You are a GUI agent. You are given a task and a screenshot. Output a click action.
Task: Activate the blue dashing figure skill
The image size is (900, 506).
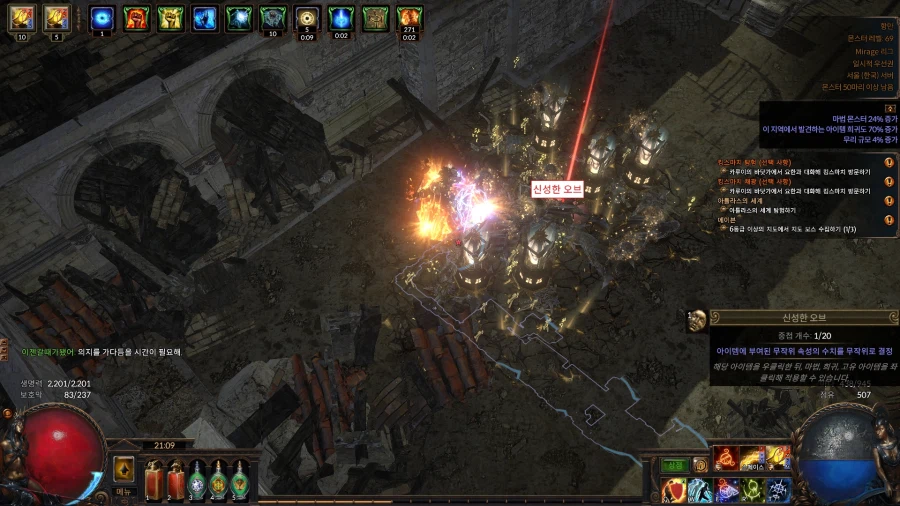(x=700, y=490)
